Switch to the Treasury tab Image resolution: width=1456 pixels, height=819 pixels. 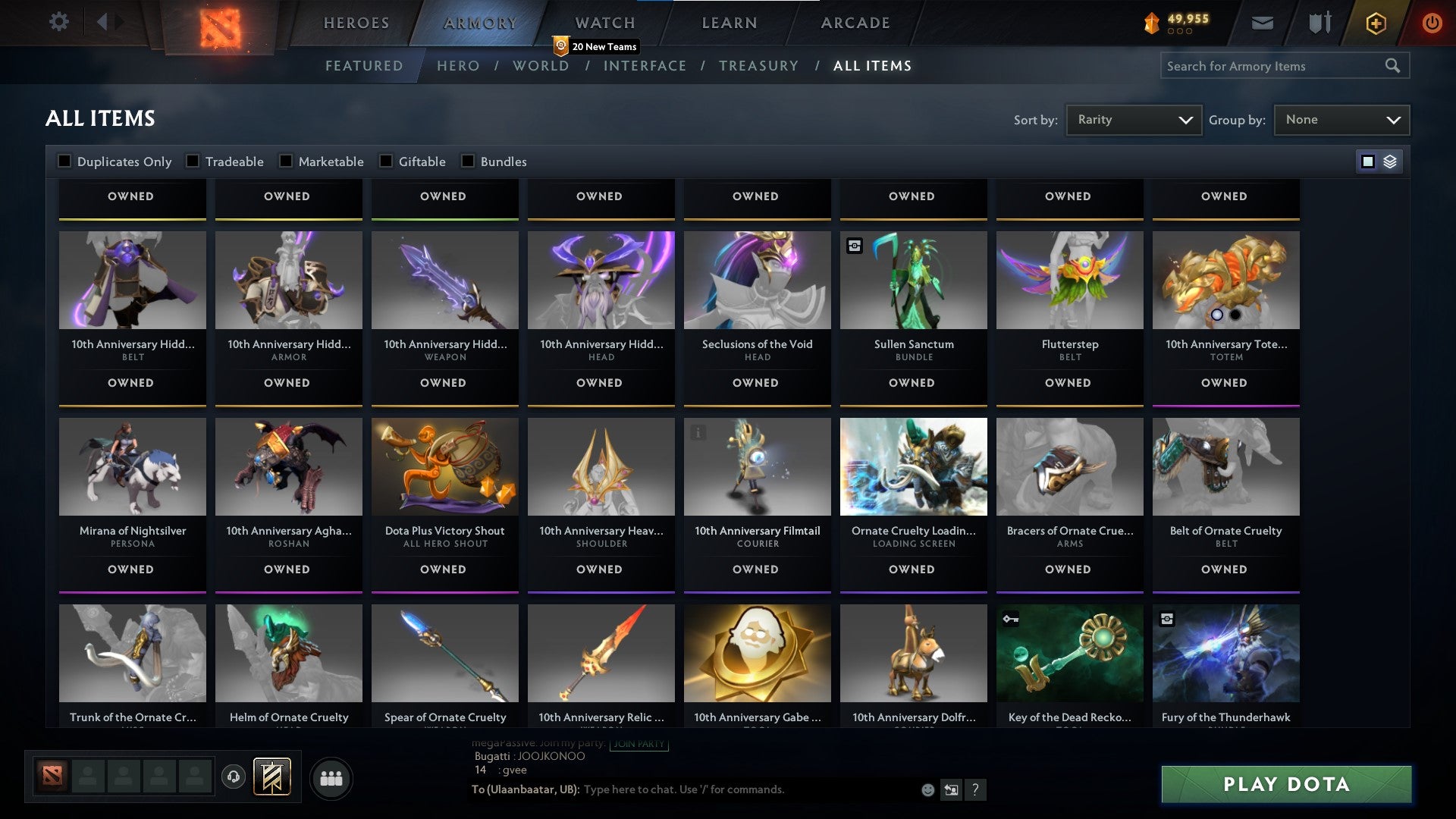pyautogui.click(x=759, y=66)
